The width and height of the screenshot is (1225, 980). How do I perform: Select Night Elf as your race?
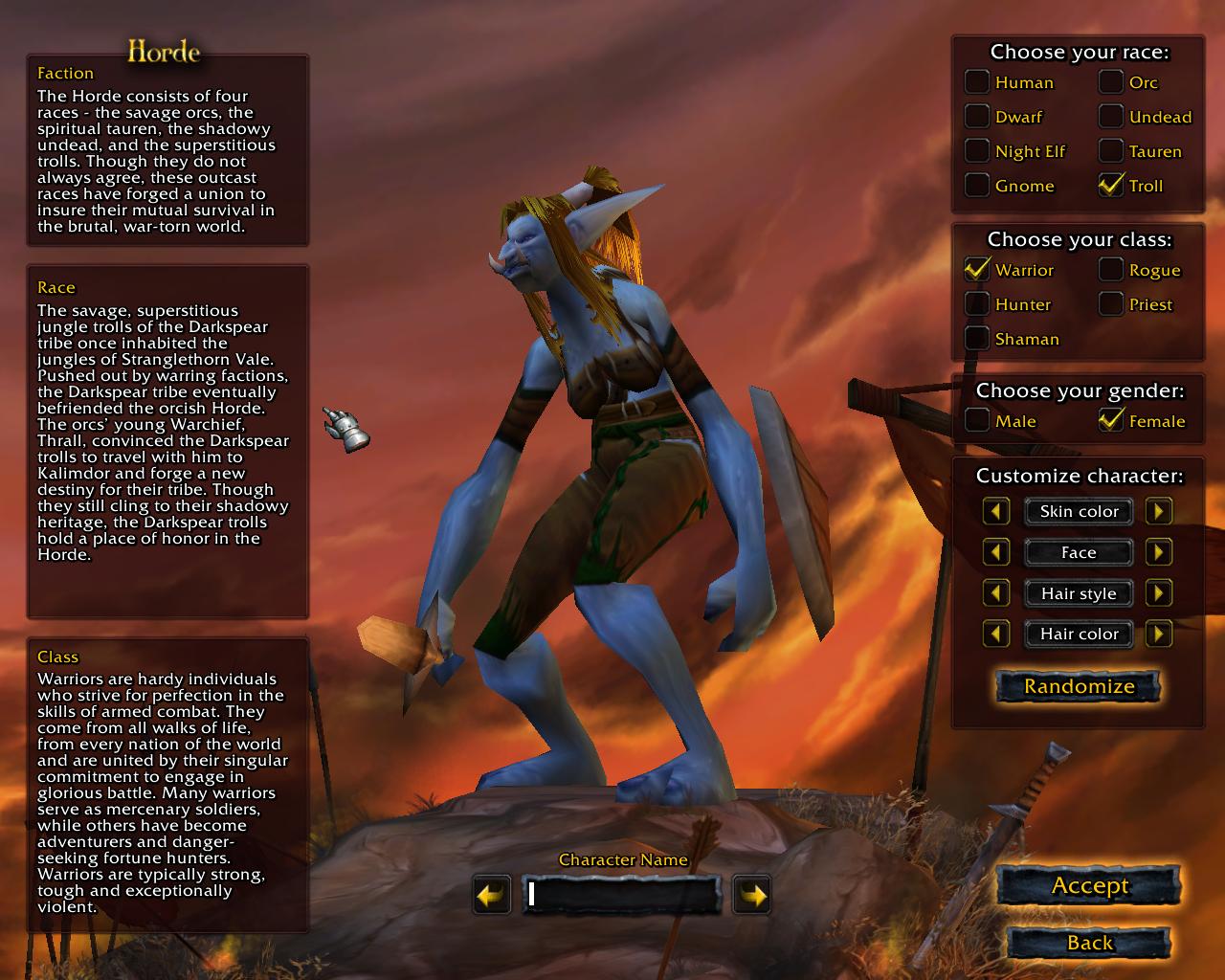coord(976,151)
